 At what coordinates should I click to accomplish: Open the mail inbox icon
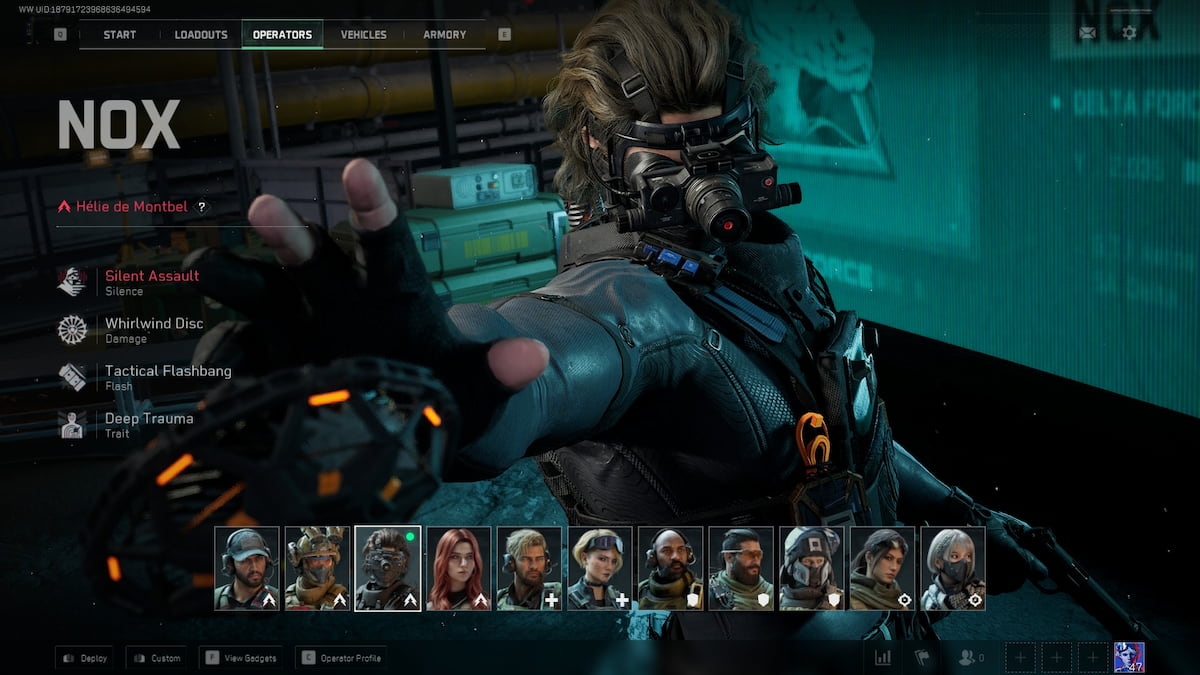(1087, 33)
